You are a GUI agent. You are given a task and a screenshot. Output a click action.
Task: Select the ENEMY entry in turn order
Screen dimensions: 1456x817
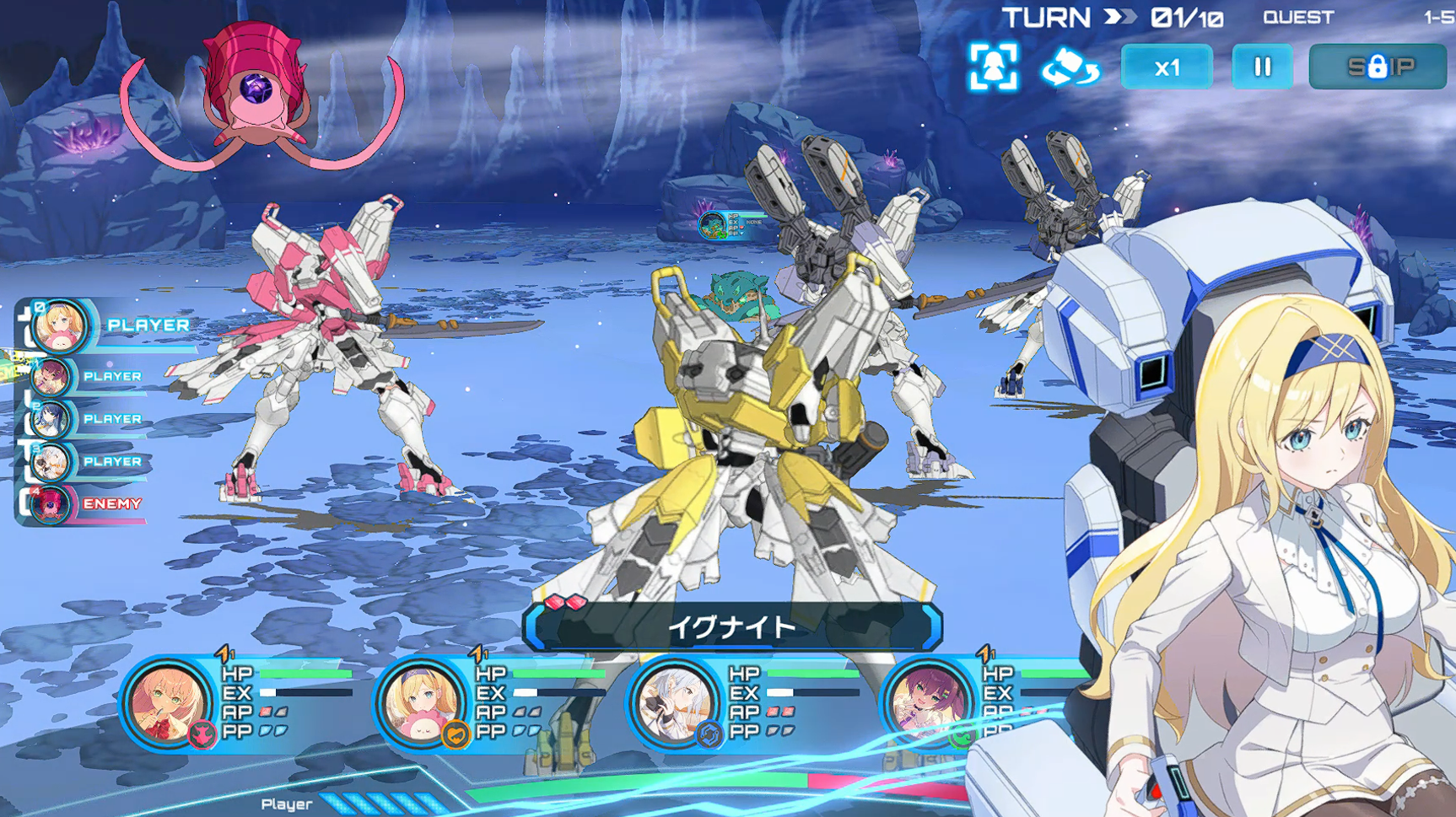(x=52, y=504)
